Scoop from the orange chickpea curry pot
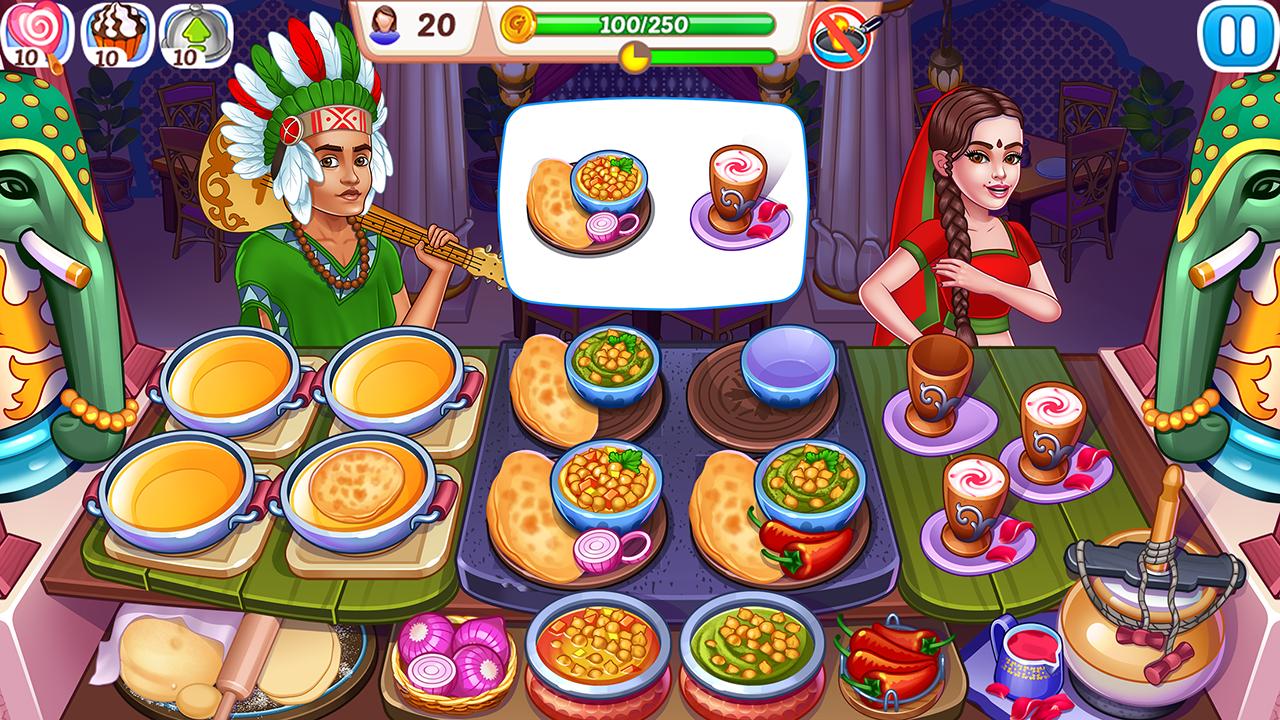The image size is (1280, 720). click(x=596, y=645)
